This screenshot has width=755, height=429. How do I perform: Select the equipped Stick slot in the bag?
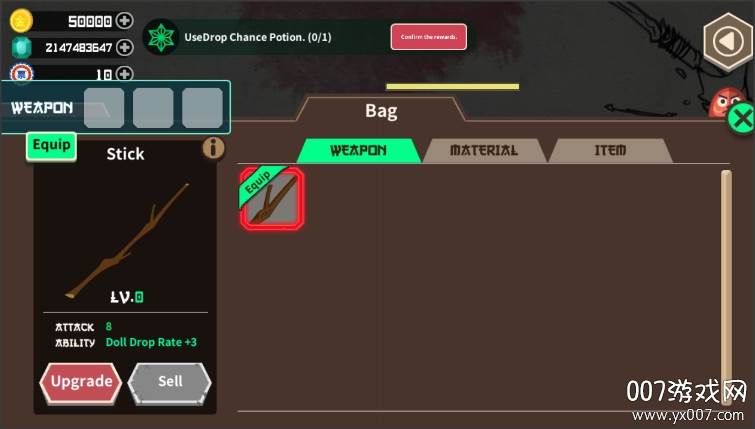click(x=271, y=199)
